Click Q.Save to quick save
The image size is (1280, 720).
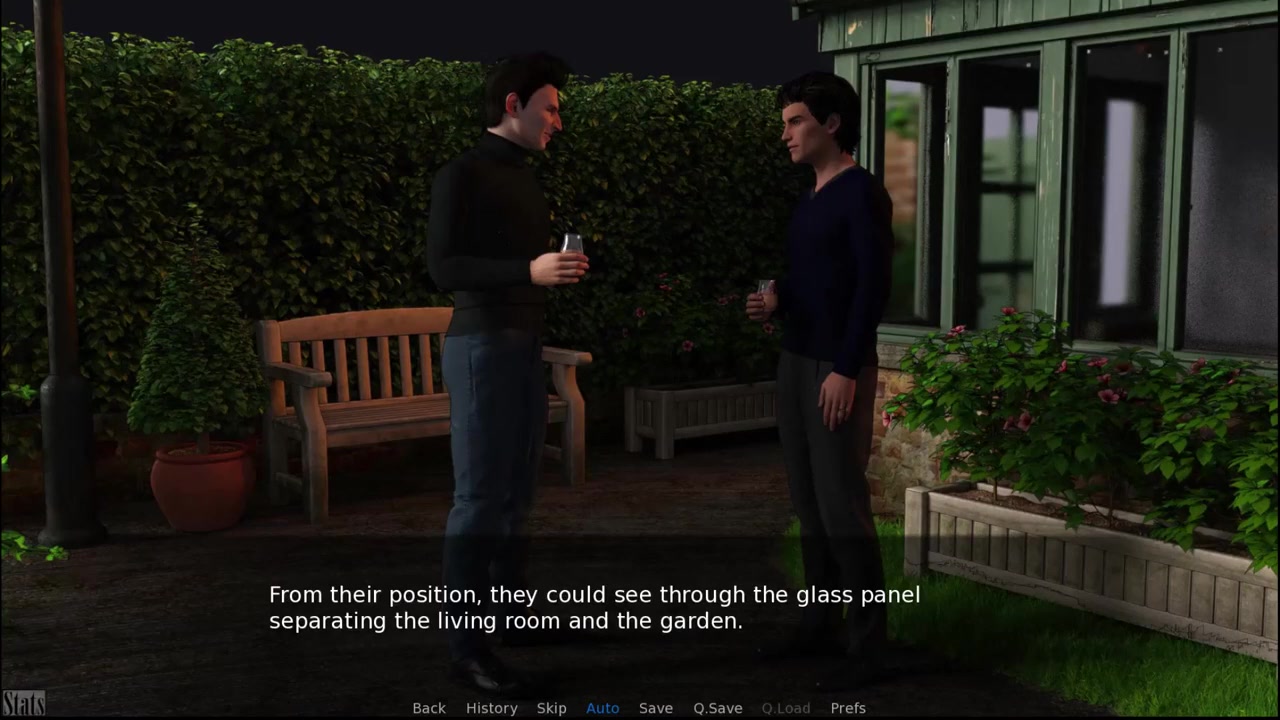717,708
